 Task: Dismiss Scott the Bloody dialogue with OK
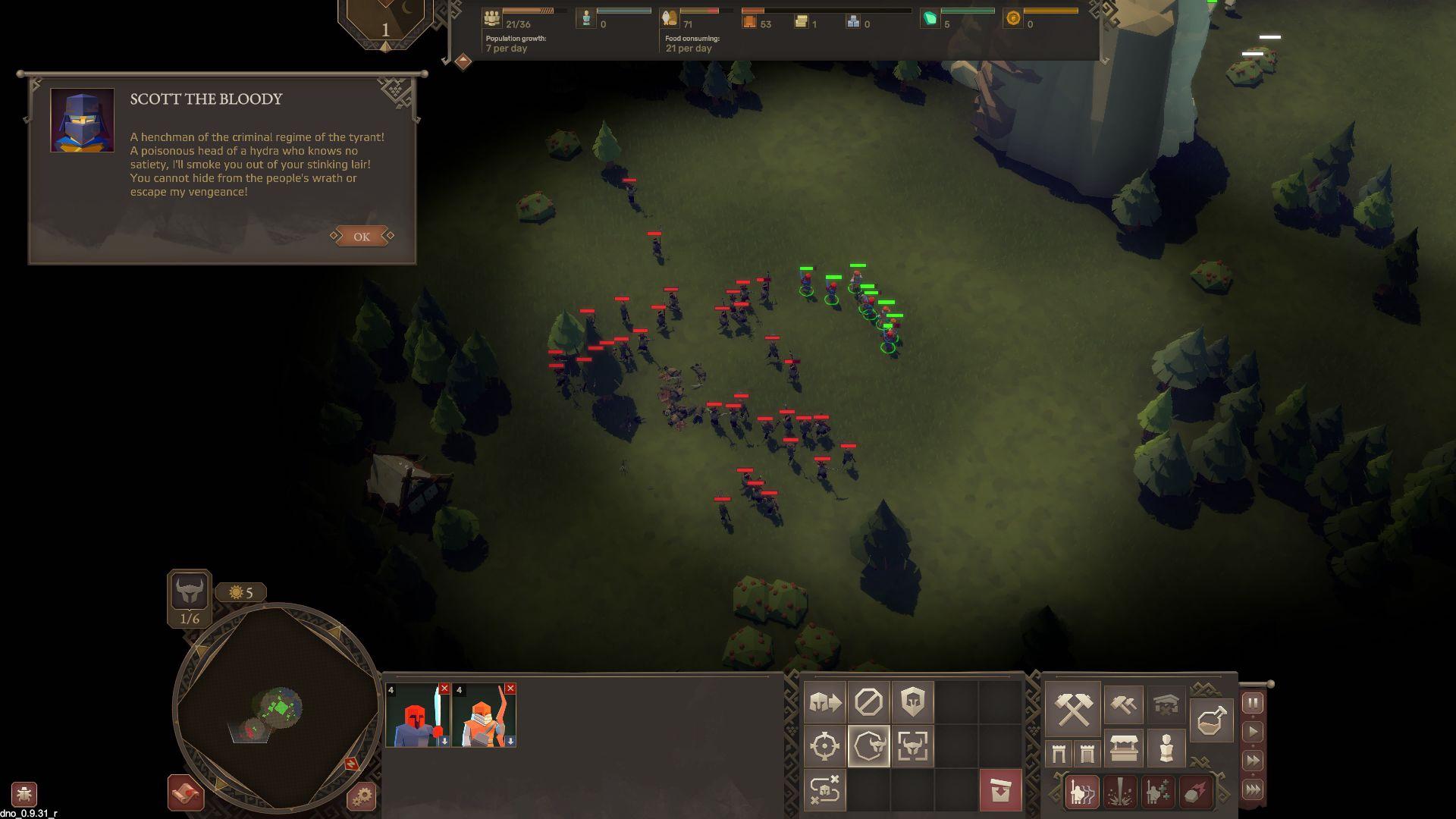tap(362, 237)
